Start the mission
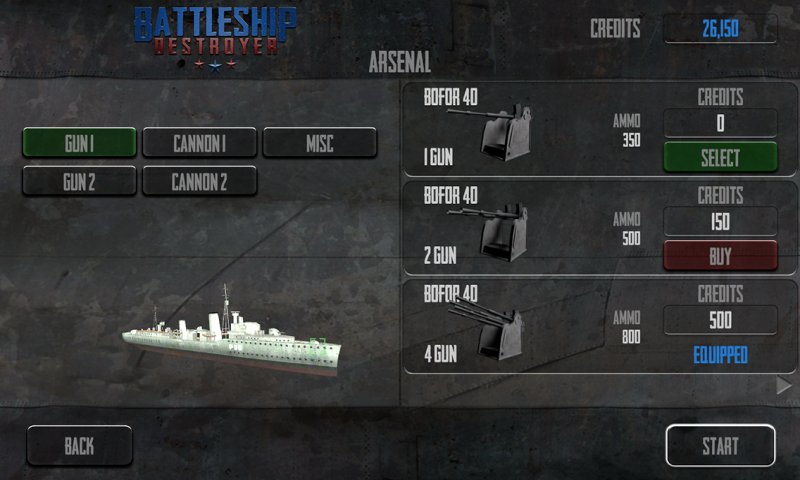The image size is (800, 480). point(720,446)
